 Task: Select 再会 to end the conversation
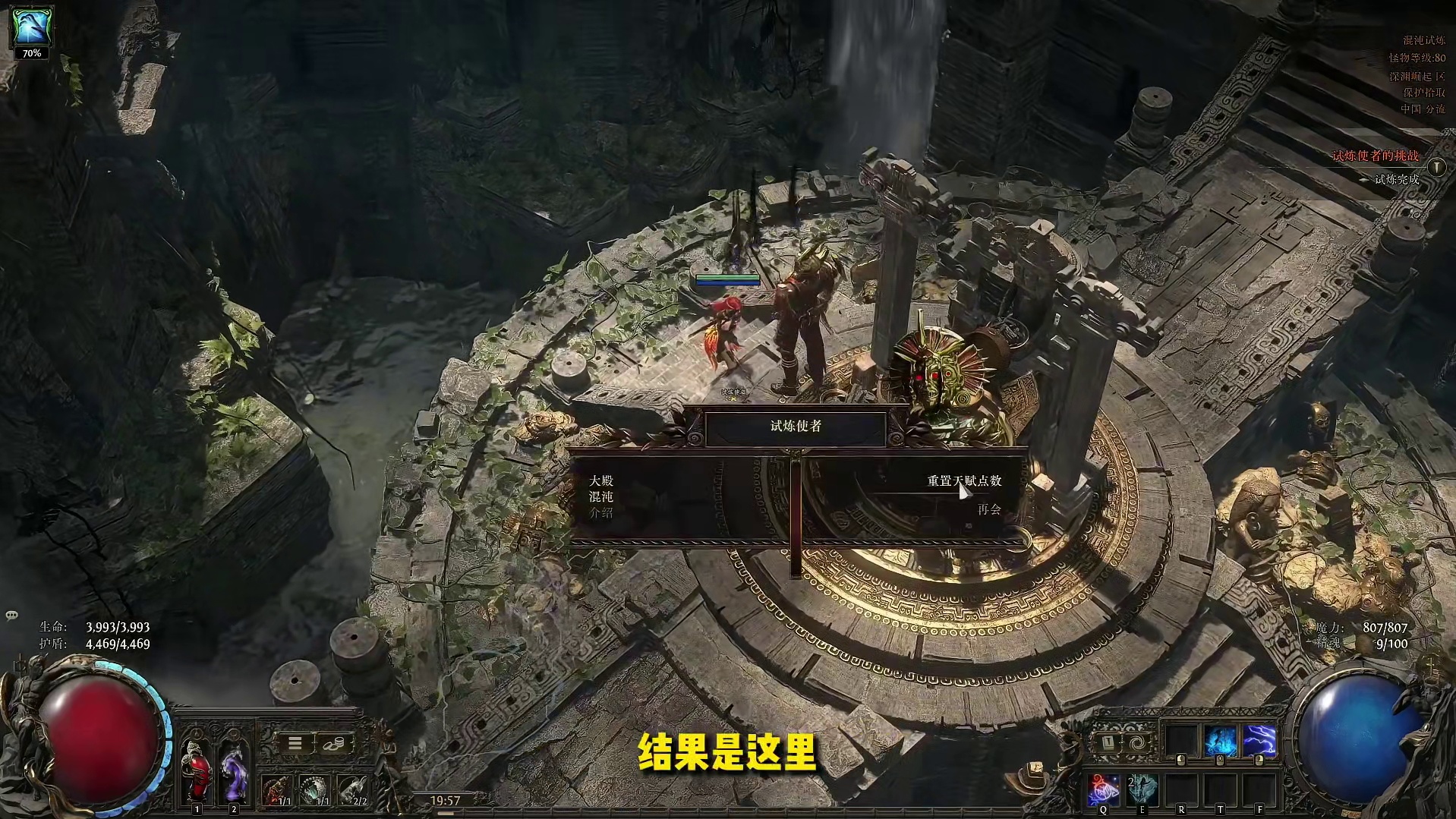(988, 509)
